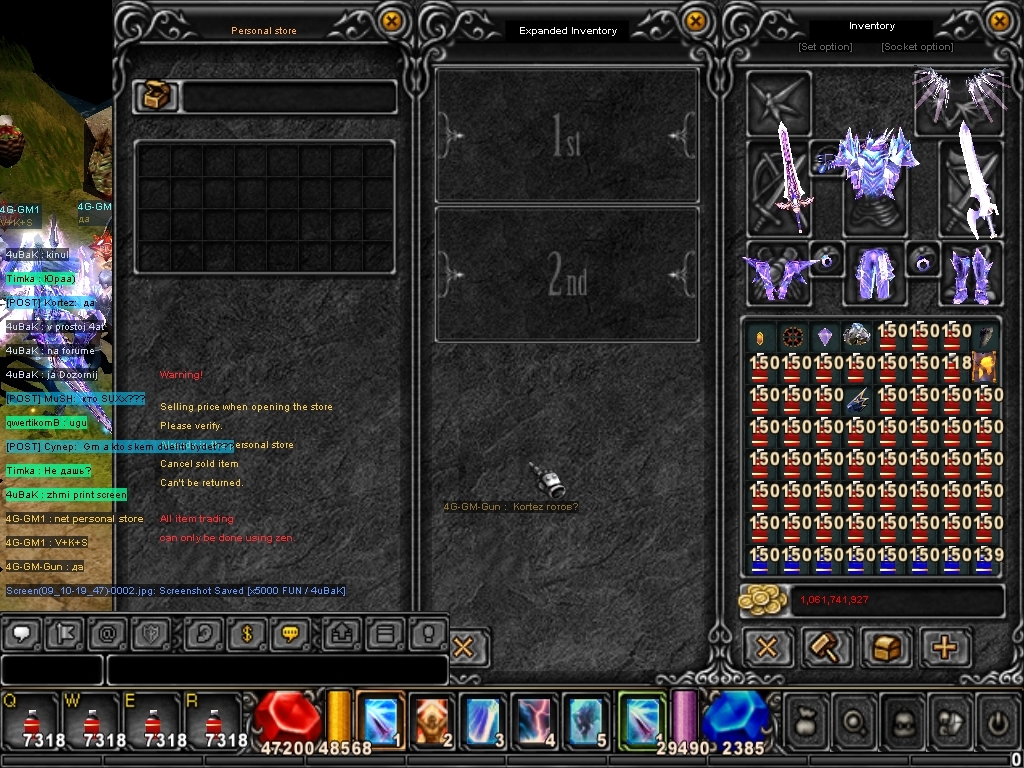Click the plus button to expand inventory
The image size is (1024, 768).
click(x=944, y=648)
